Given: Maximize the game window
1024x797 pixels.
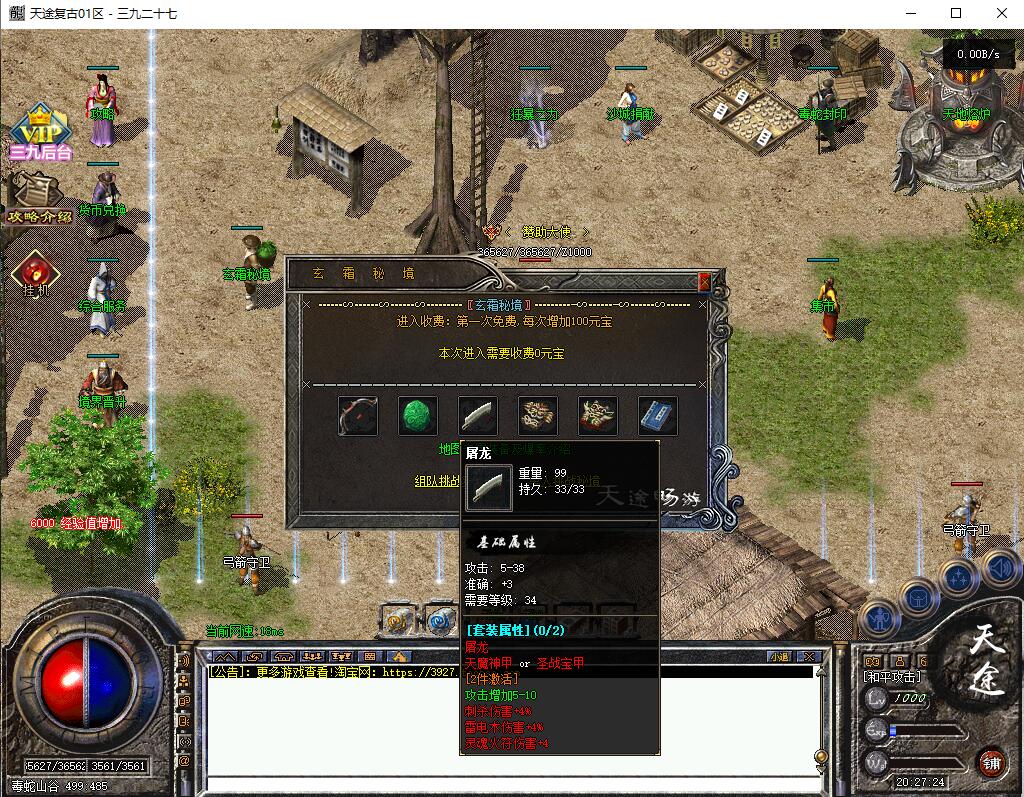Looking at the screenshot, I should pos(956,13).
